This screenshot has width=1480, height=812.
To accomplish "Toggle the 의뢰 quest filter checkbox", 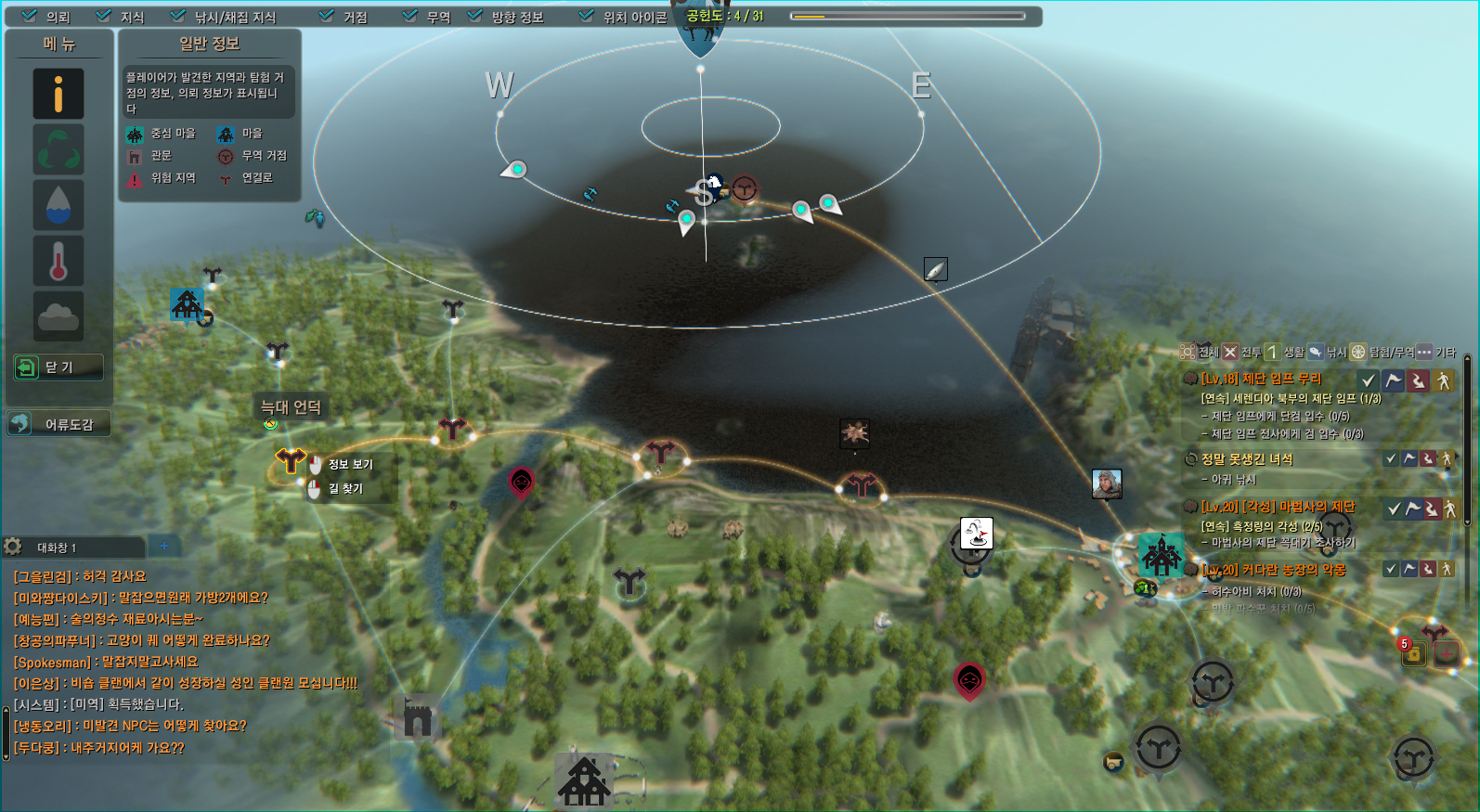I will [30, 16].
